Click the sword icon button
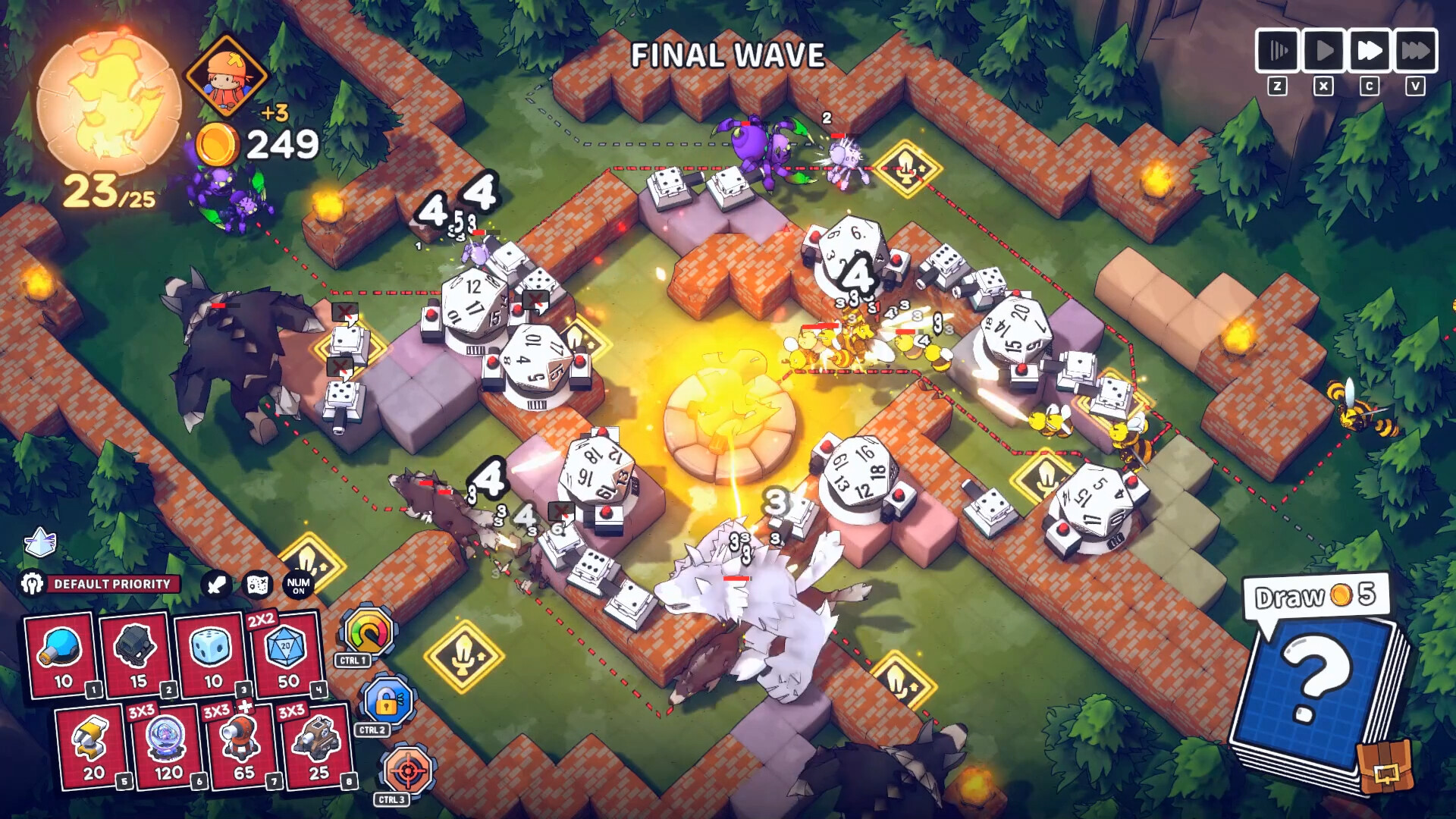Image resolution: width=1456 pixels, height=819 pixels. (x=217, y=585)
